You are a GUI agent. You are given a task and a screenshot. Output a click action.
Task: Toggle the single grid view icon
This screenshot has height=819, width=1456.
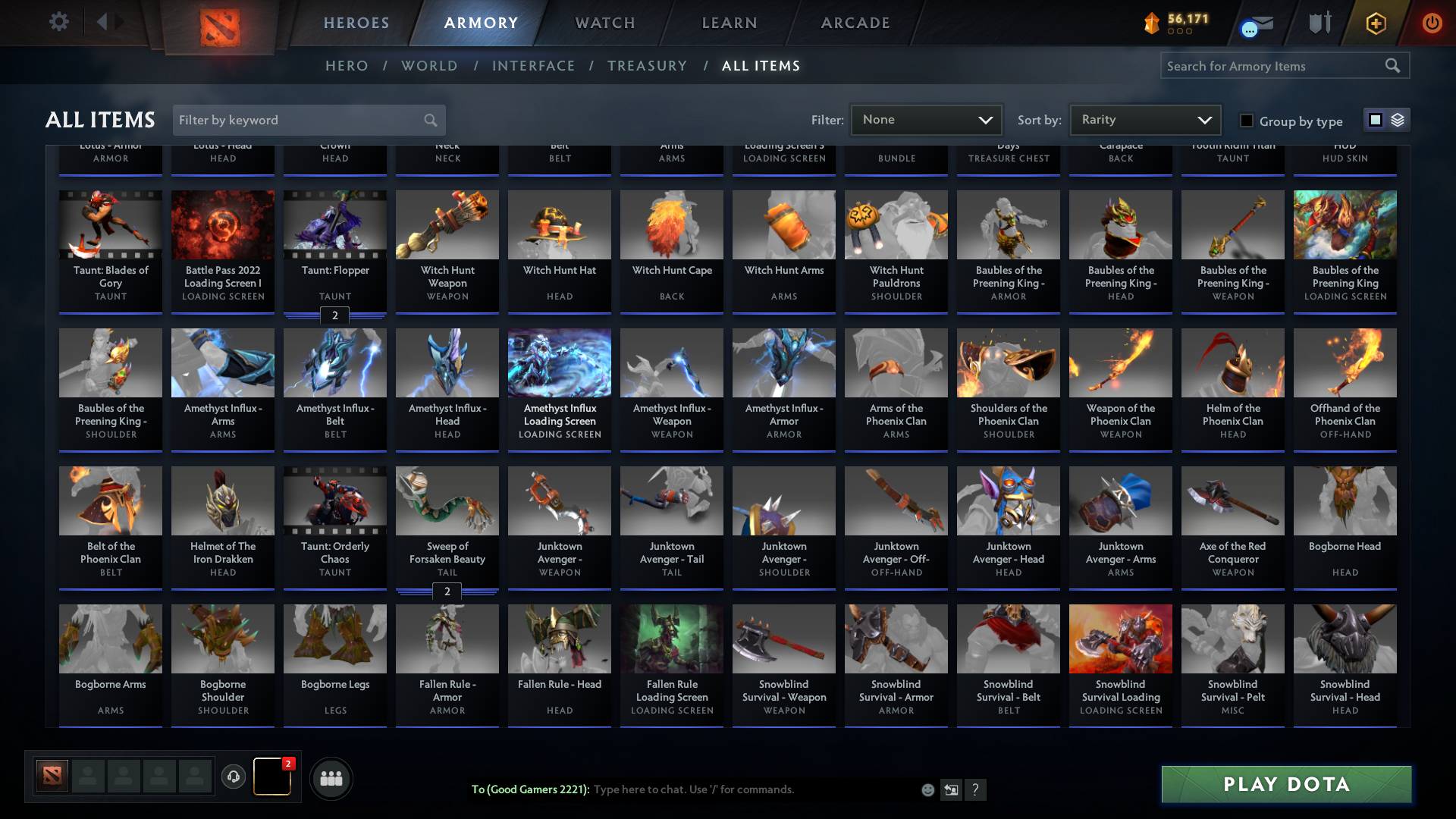pos(1375,120)
